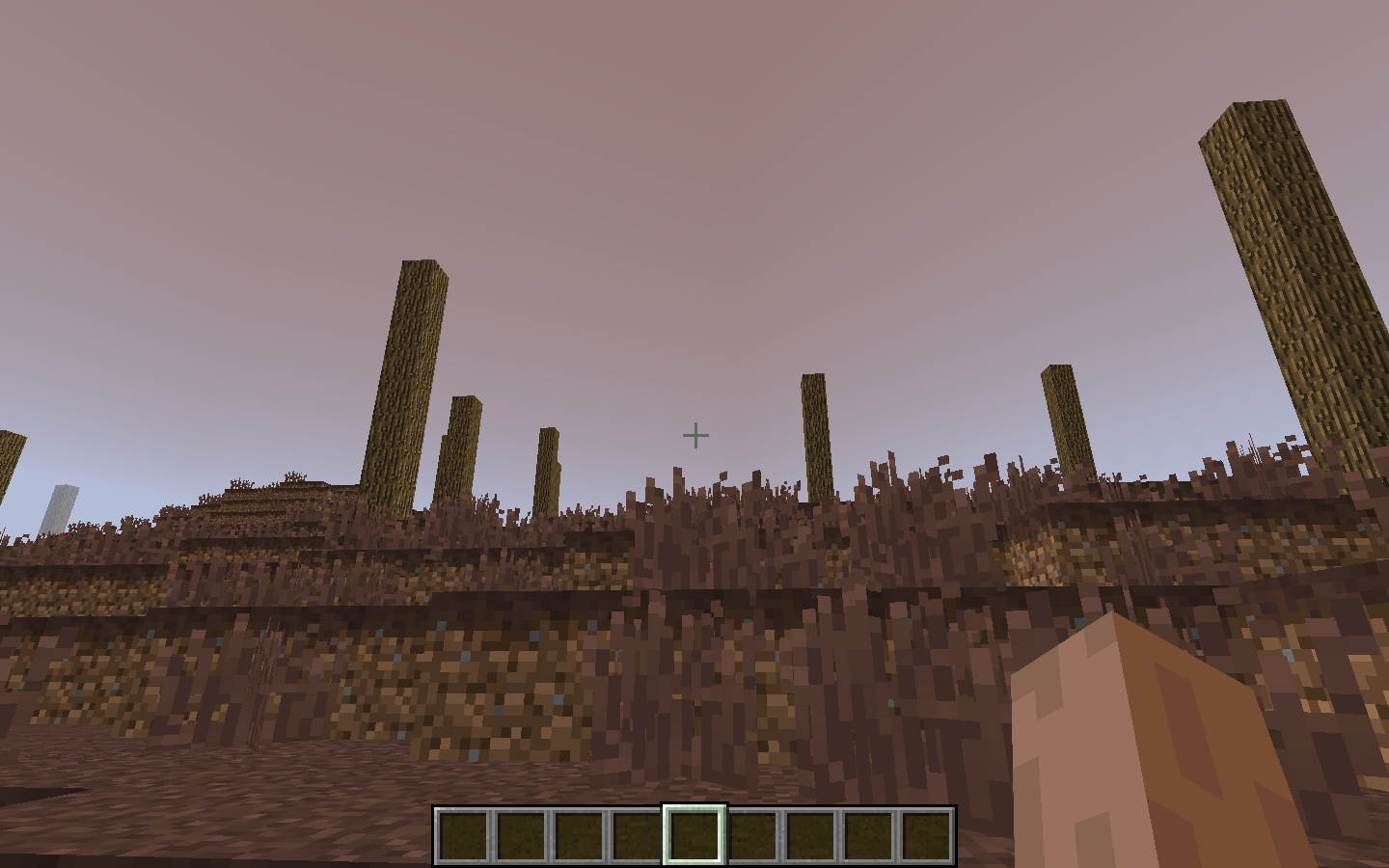Click the currently selected center hotbar slot
This screenshot has width=1389, height=868.
tap(693, 835)
